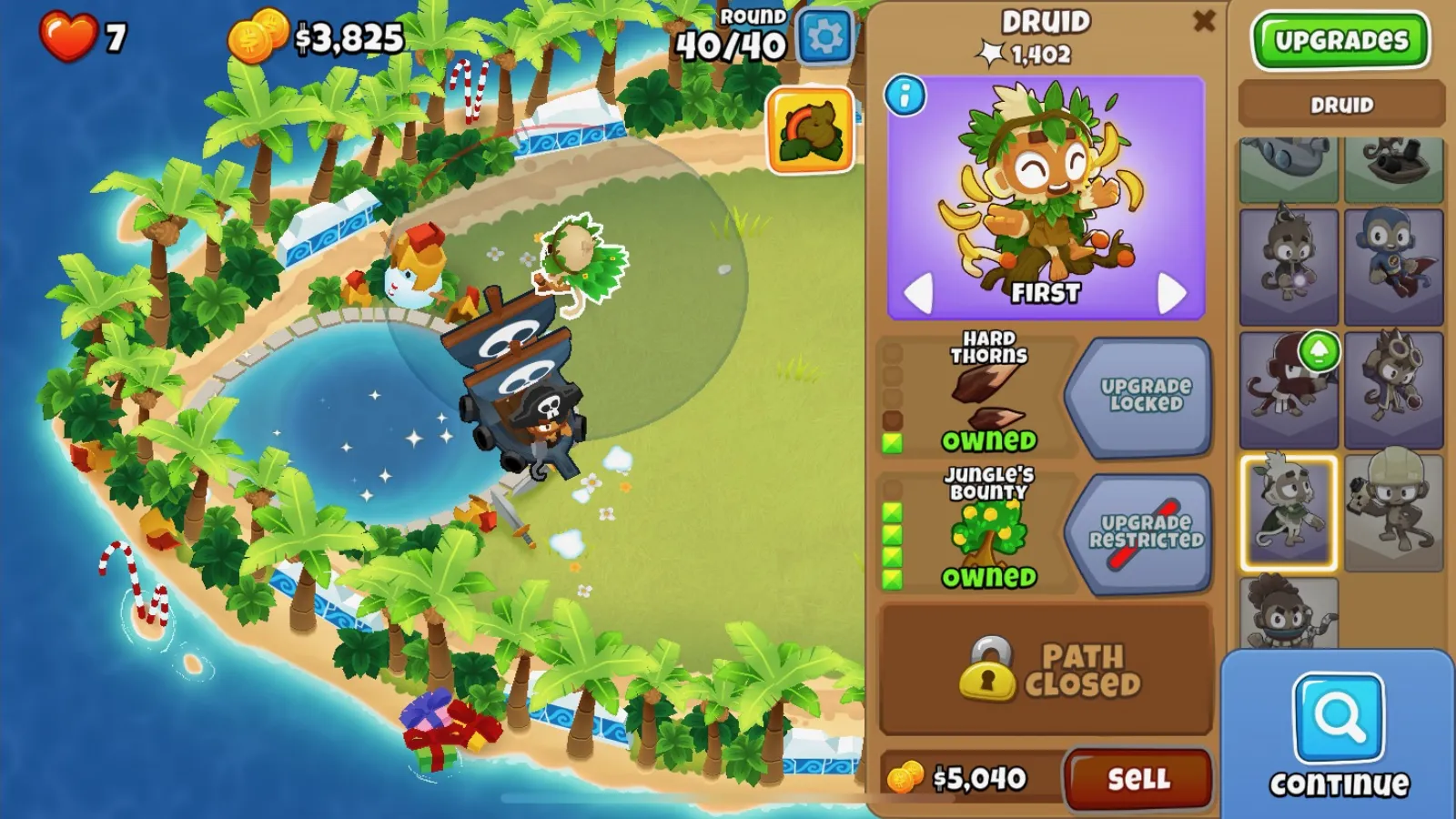Sell the Druid for $5,040
Viewport: 1456px width, 819px height.
point(1137,779)
